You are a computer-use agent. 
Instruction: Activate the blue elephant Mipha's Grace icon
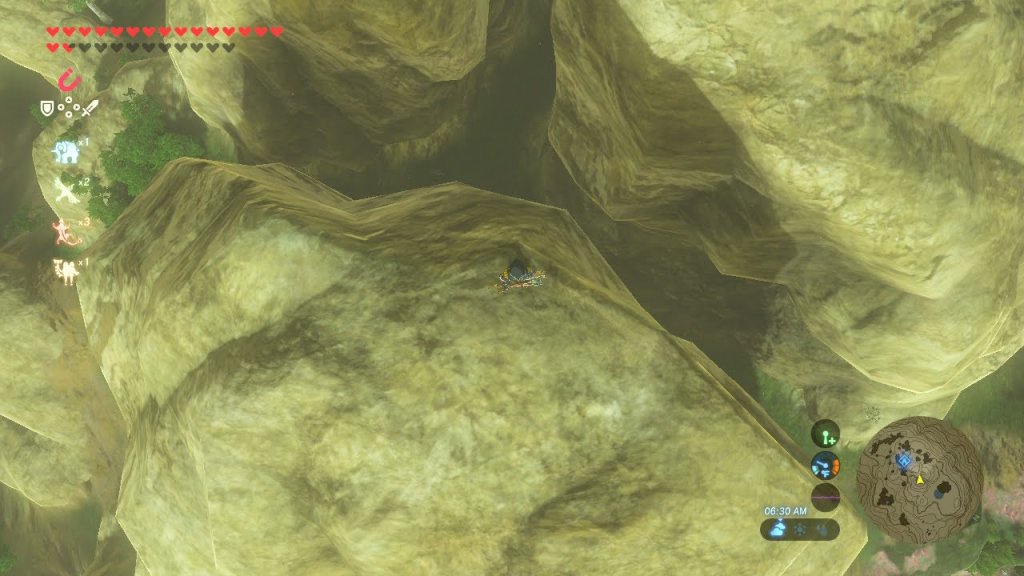coord(66,151)
